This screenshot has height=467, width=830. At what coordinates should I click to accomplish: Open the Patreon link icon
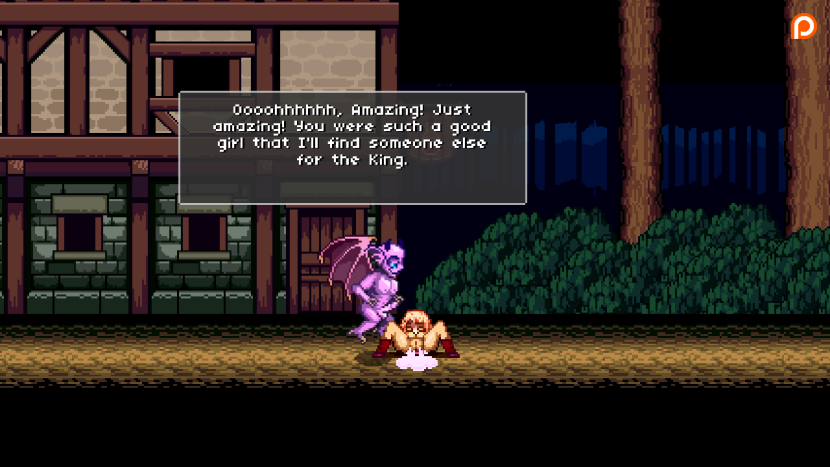pos(803,27)
